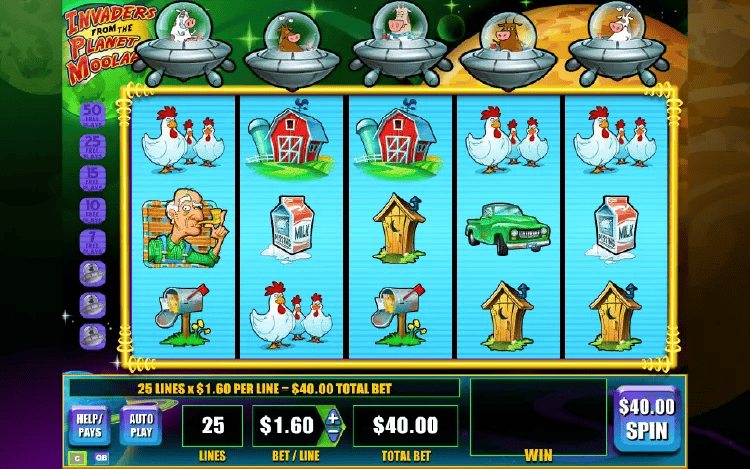Click the small purple QB button
750x469 pixels.
pyautogui.click(x=102, y=458)
